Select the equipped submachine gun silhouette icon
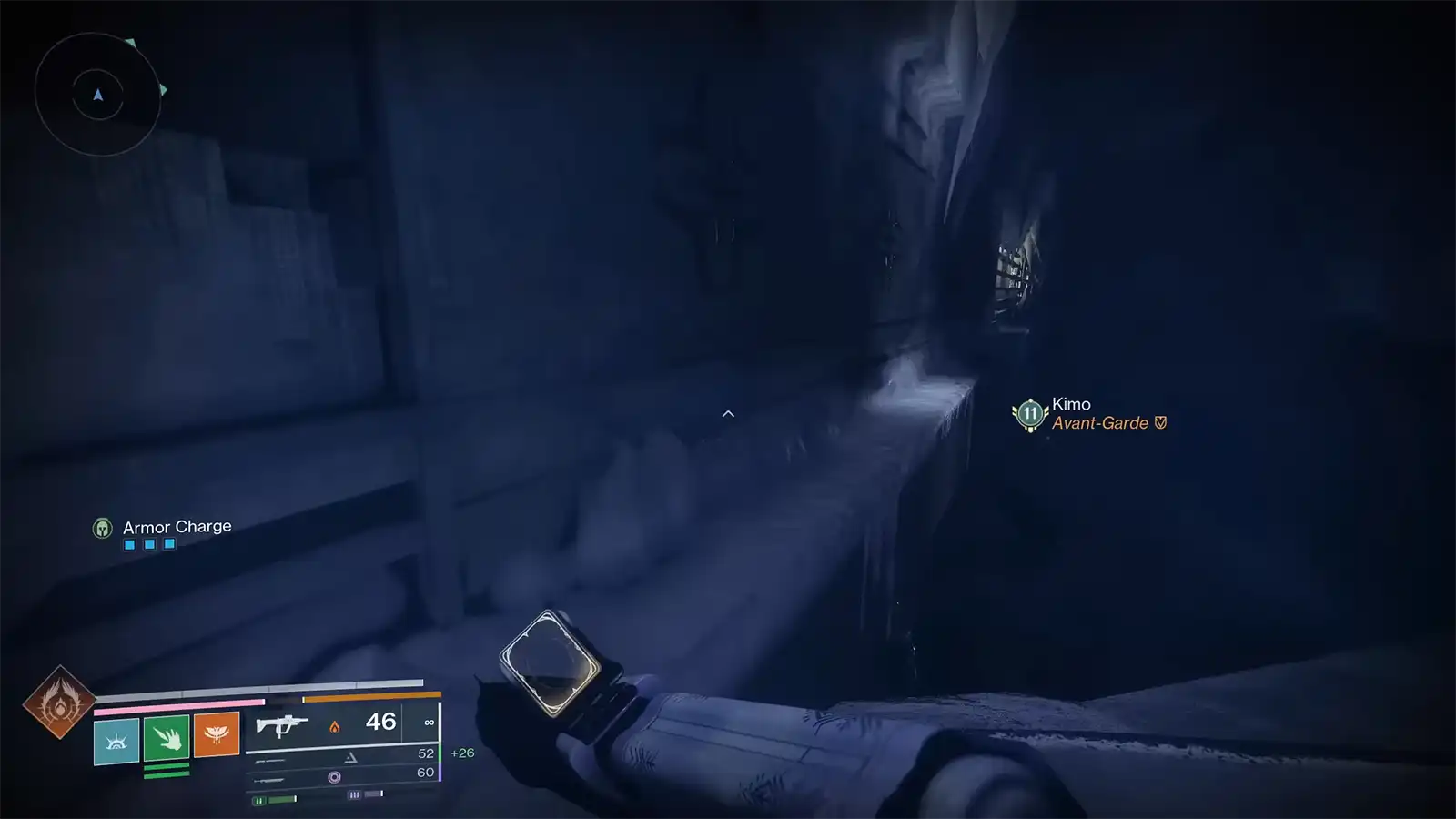 282,725
